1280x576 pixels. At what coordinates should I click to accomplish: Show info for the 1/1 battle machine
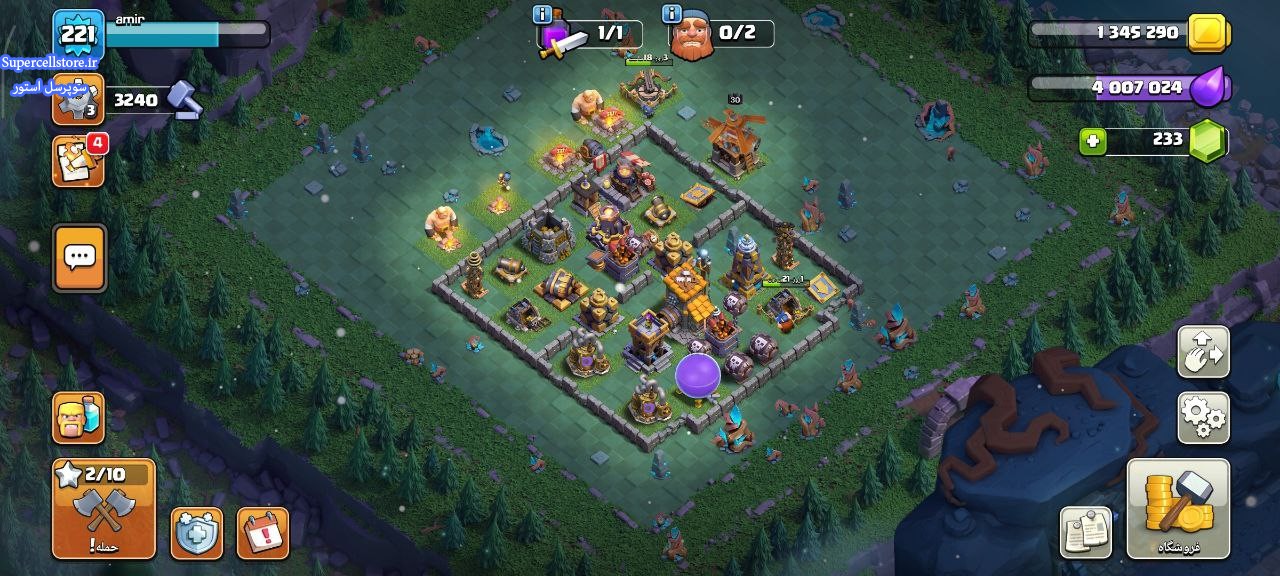(x=544, y=14)
